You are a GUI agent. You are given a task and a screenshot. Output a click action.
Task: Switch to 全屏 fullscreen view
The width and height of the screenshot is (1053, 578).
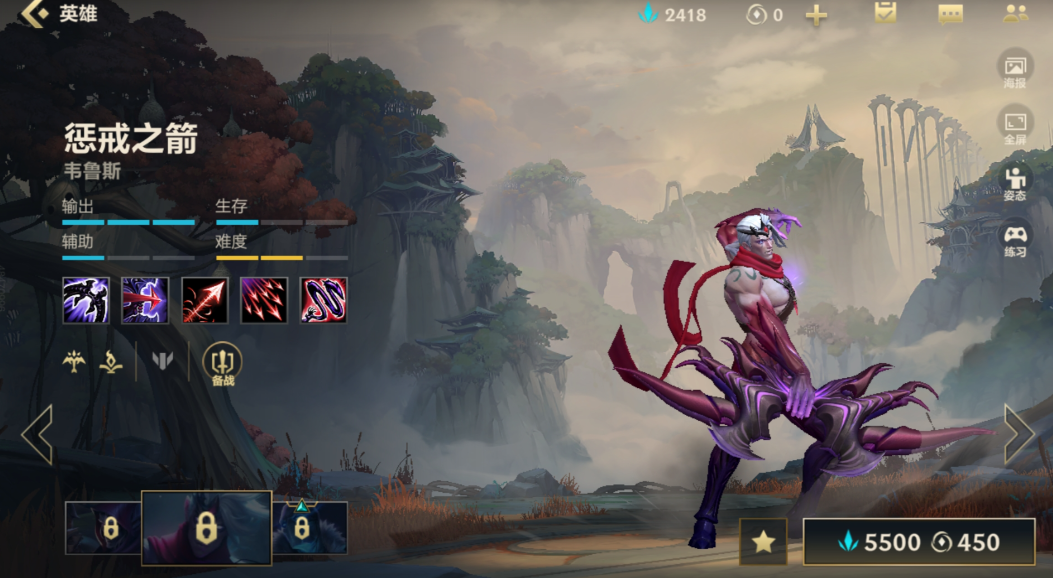click(1015, 126)
